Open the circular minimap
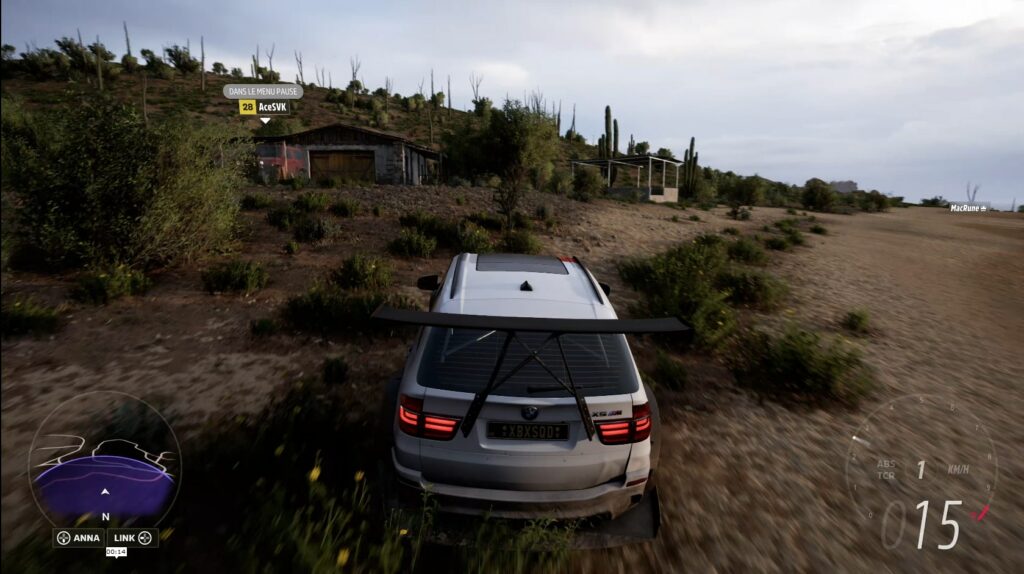This screenshot has width=1024, height=574. tap(104, 461)
